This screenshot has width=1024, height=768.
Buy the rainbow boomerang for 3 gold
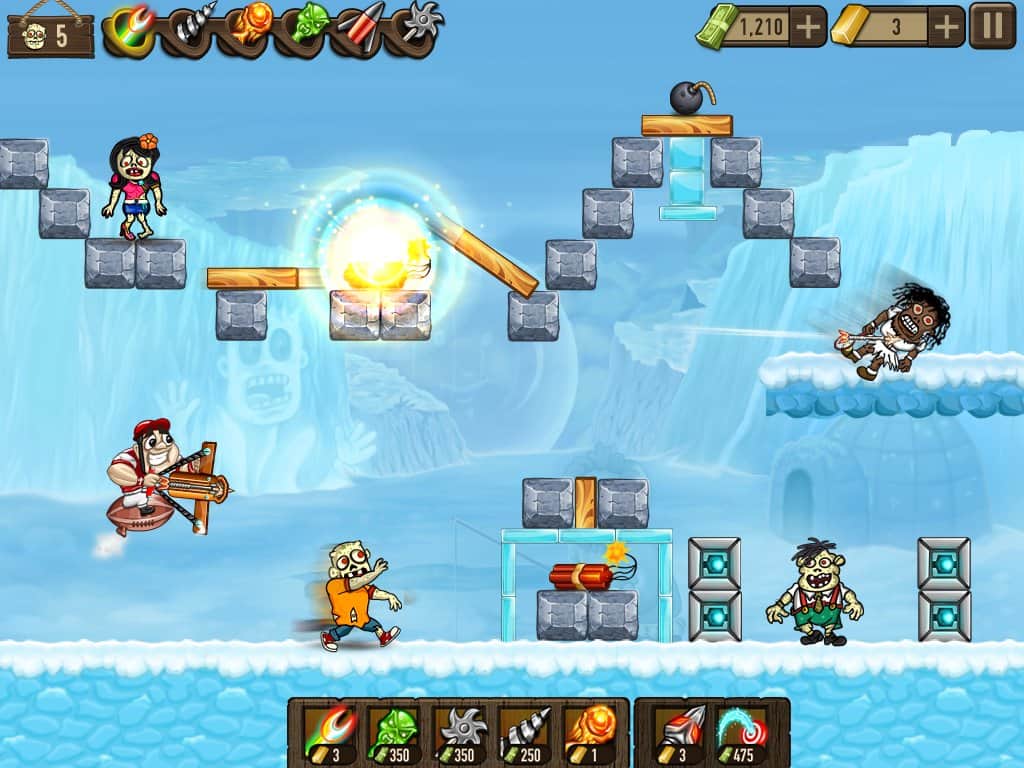click(x=329, y=734)
